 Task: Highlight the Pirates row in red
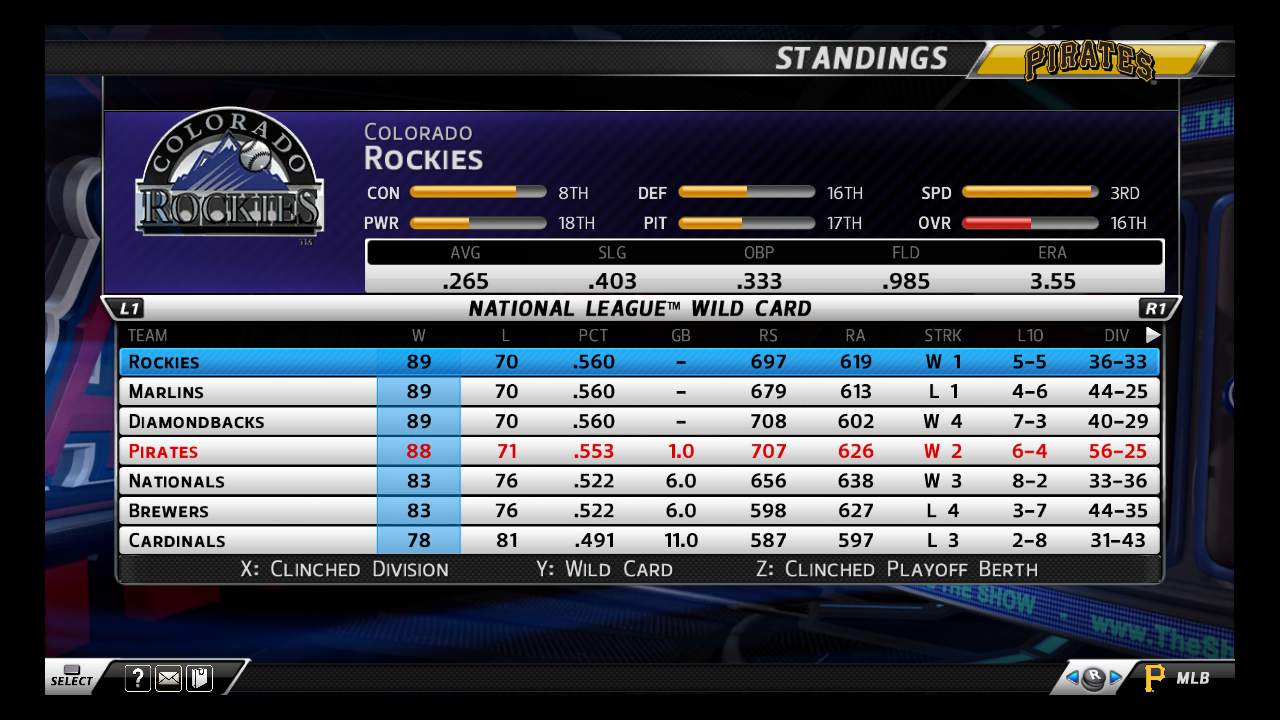(x=639, y=451)
